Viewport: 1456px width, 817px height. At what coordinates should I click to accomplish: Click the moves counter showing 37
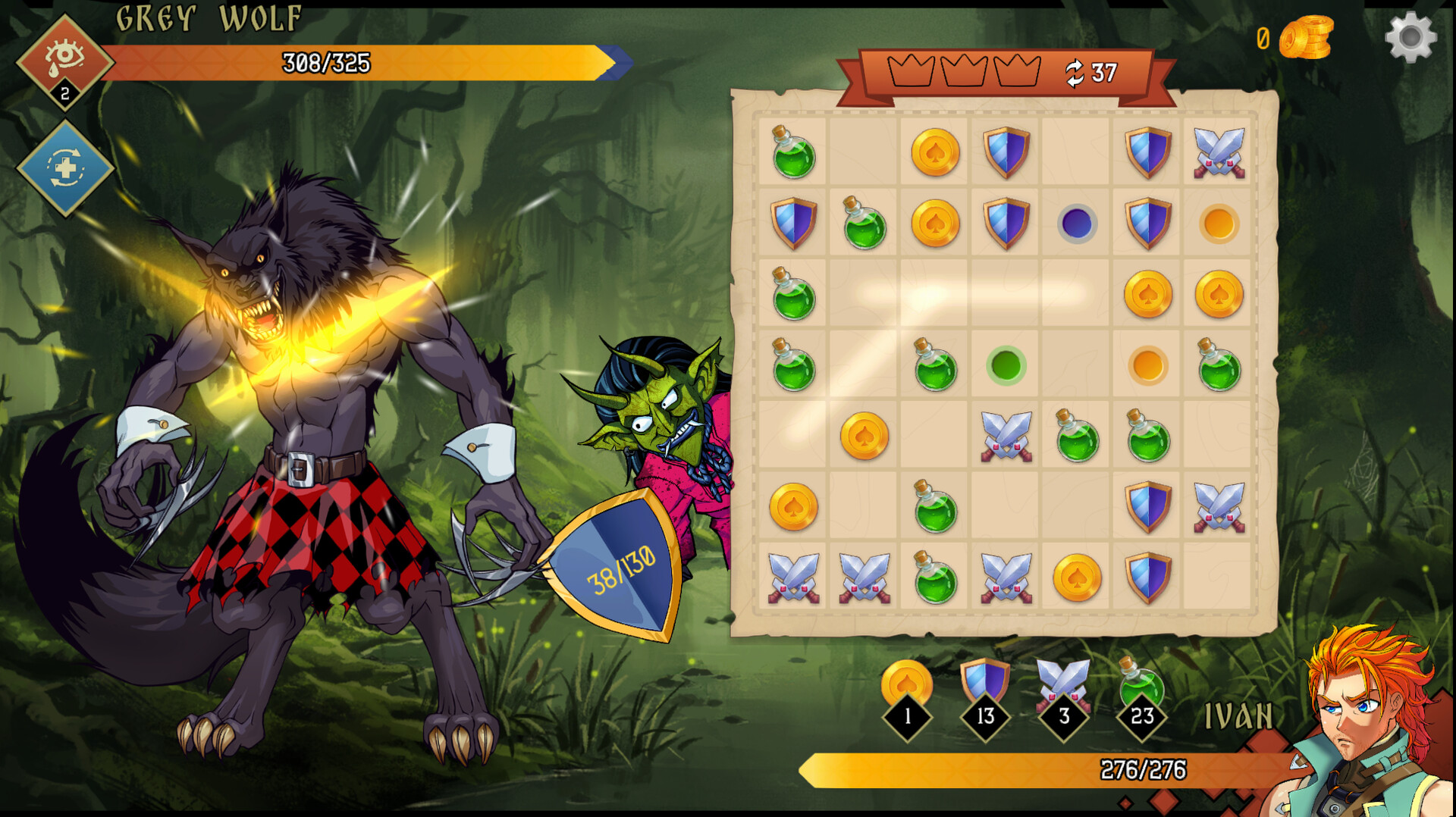1092,71
